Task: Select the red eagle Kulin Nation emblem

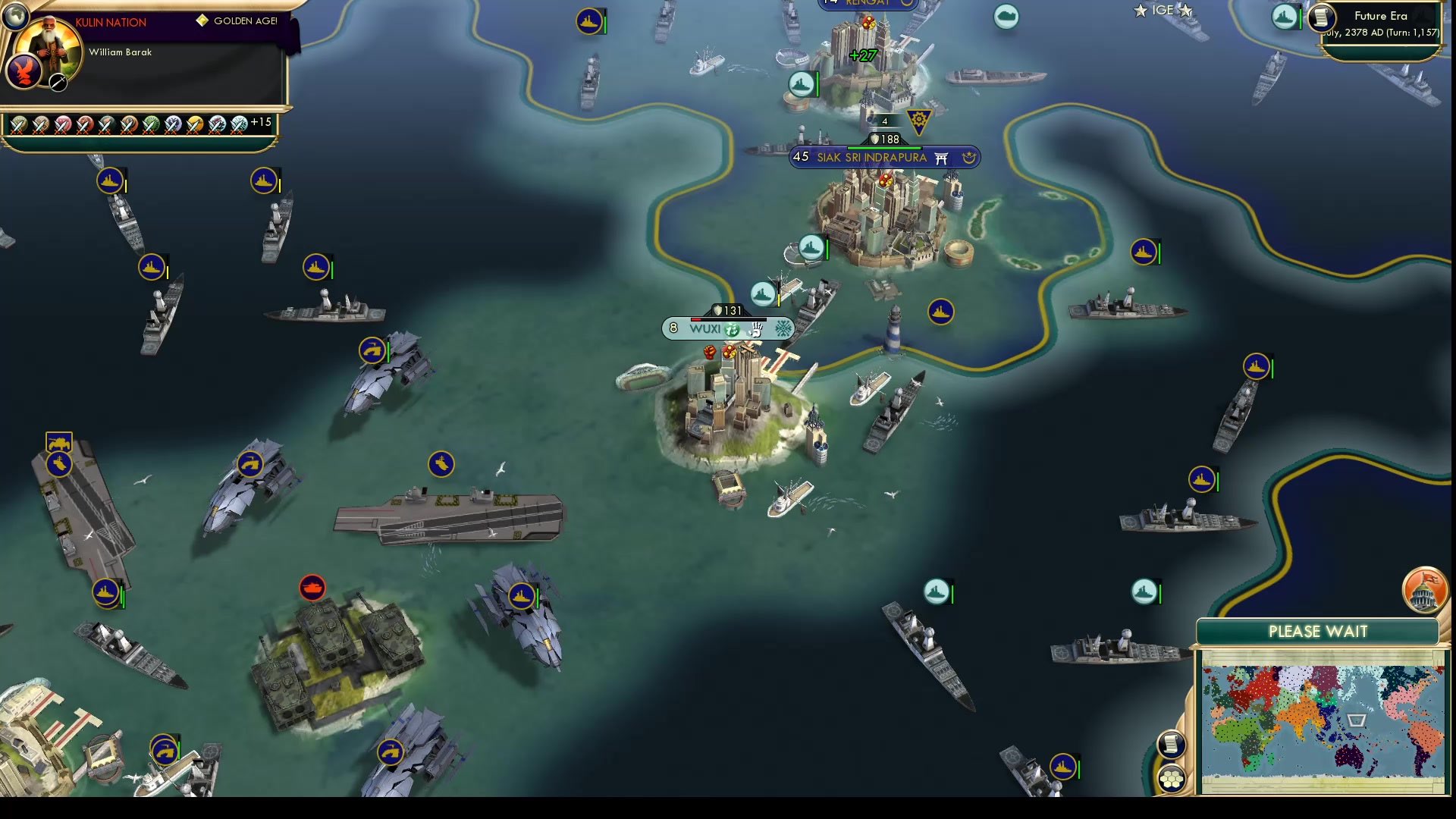Action: click(x=25, y=71)
